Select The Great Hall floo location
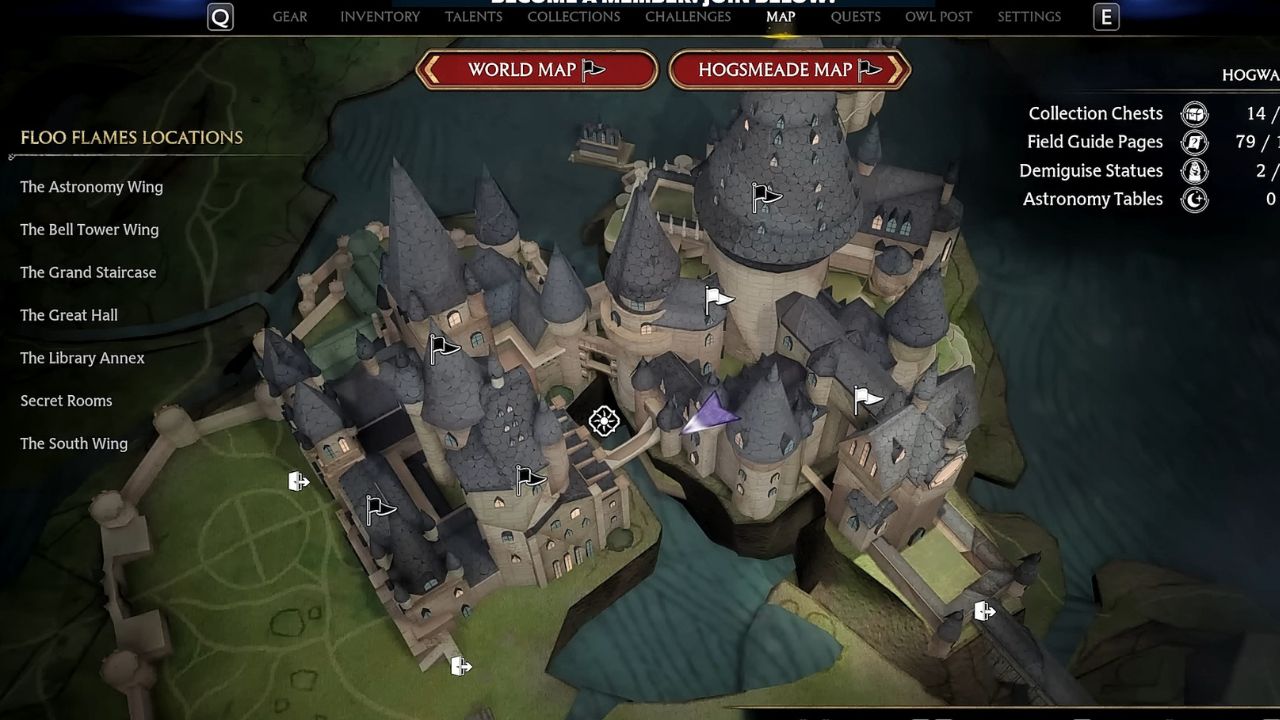1280x720 pixels. tap(69, 315)
